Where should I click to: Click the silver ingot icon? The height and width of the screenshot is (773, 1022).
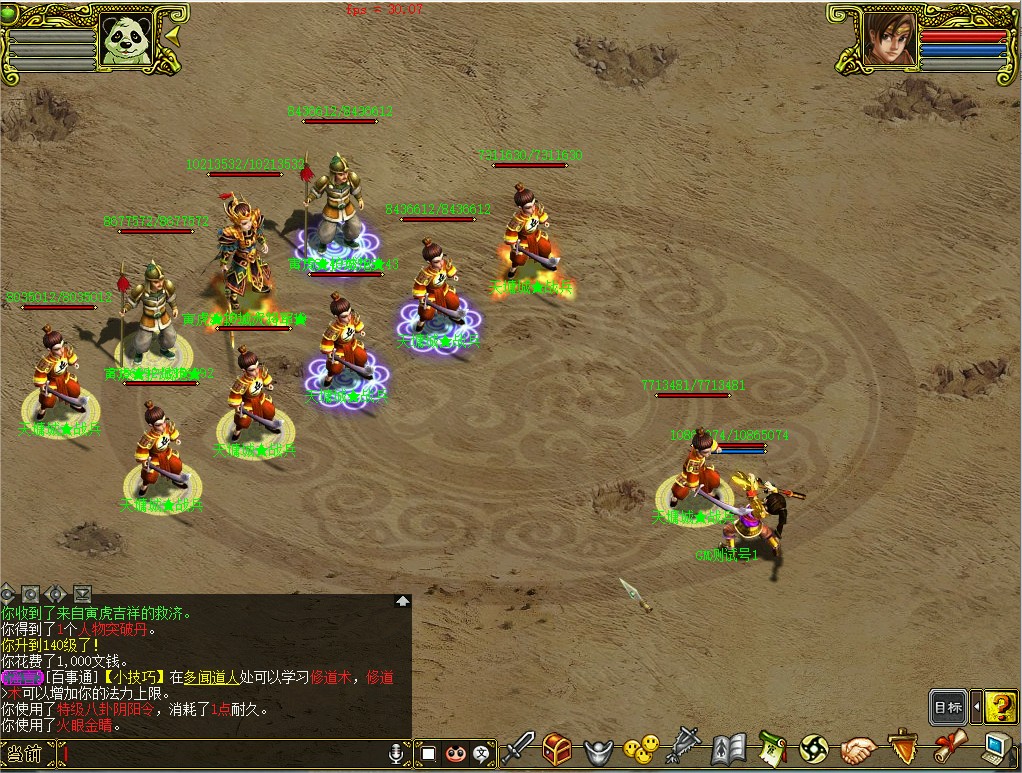point(598,750)
